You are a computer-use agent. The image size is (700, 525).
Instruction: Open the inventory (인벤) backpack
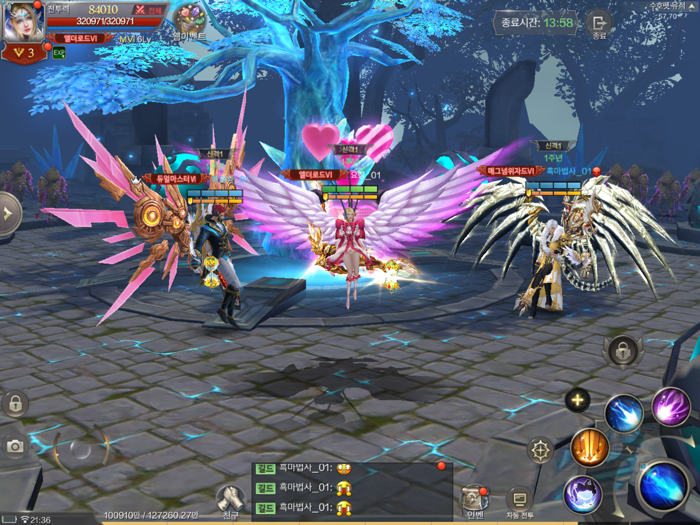[473, 499]
